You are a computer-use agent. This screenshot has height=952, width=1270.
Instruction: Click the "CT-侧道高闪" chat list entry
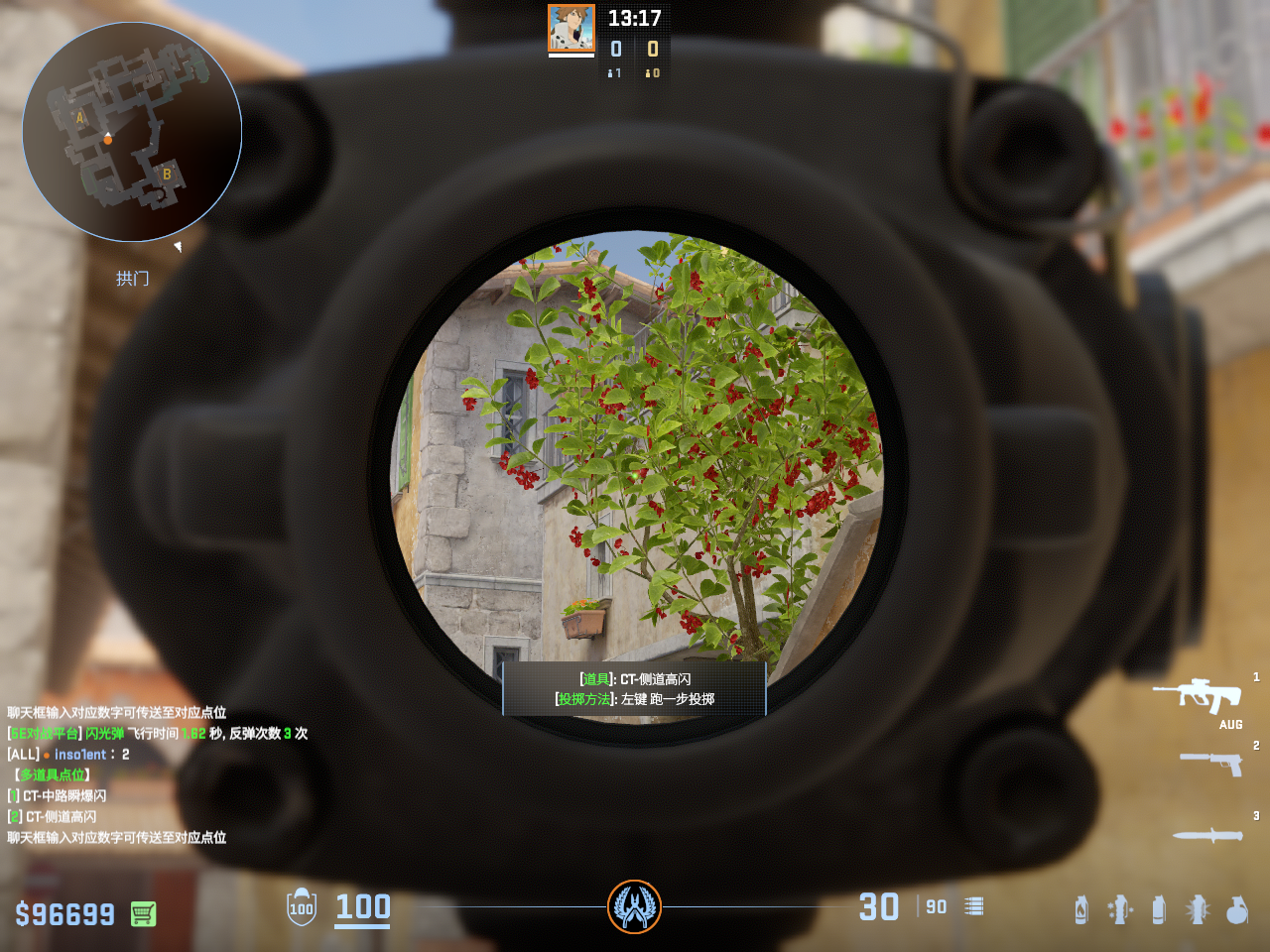(x=60, y=816)
